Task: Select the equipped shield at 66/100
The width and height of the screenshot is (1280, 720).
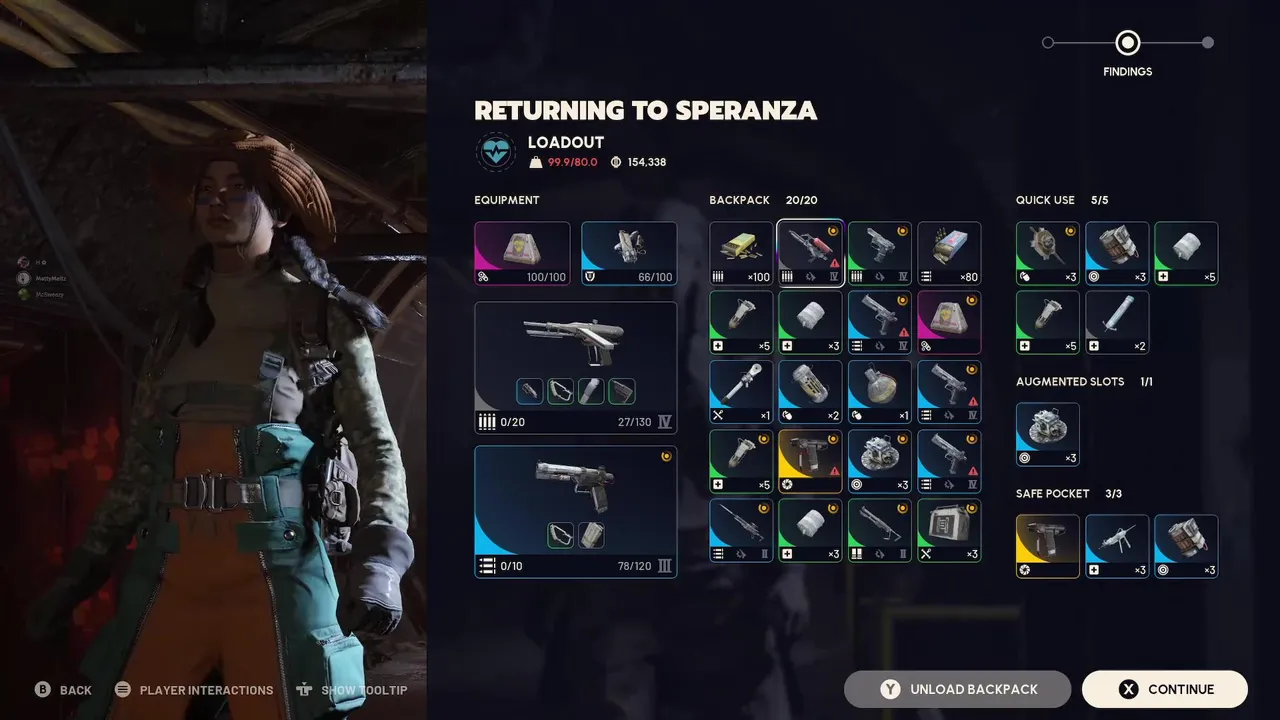Action: coord(629,253)
